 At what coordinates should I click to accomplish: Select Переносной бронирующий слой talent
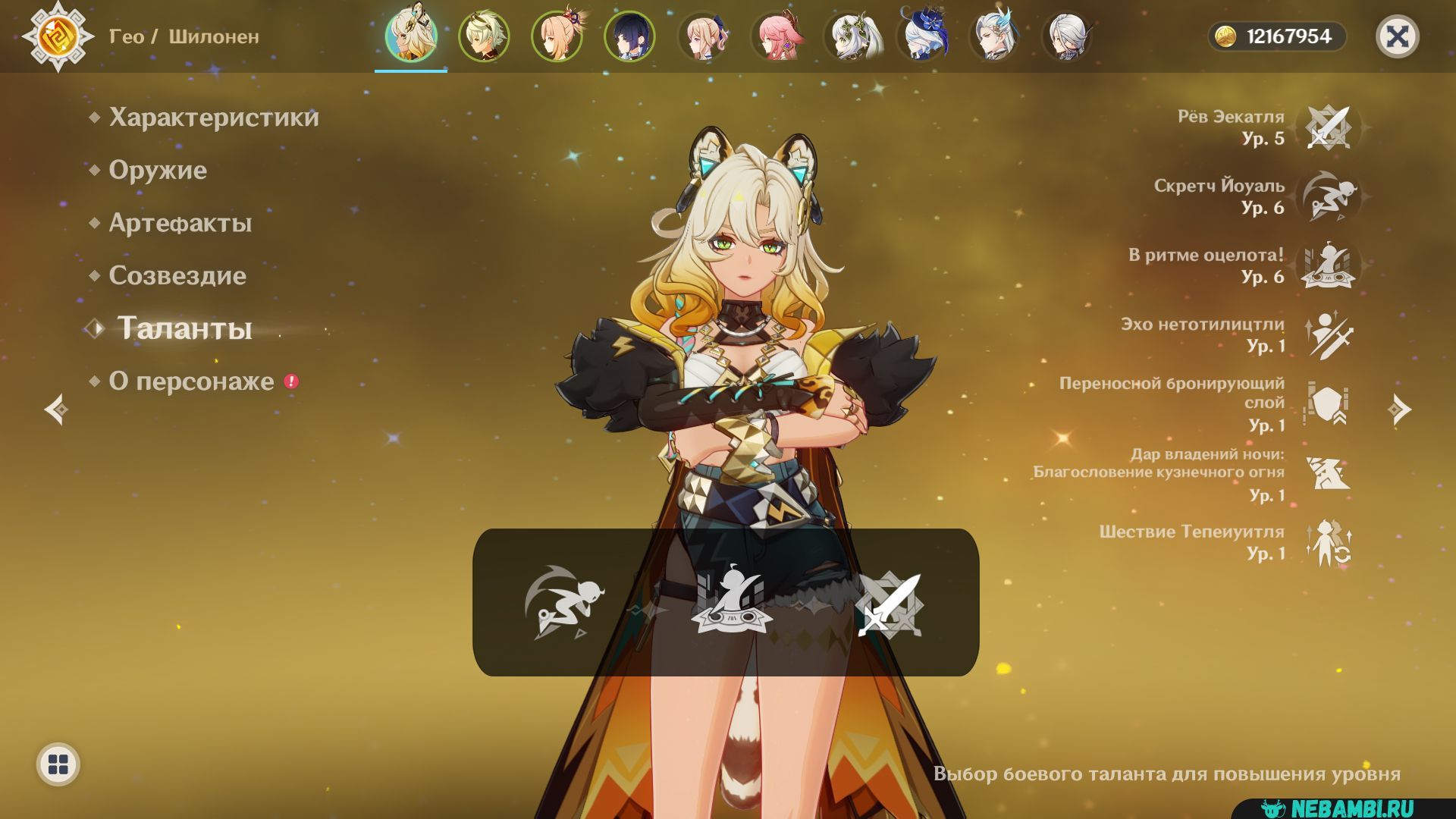(1329, 404)
